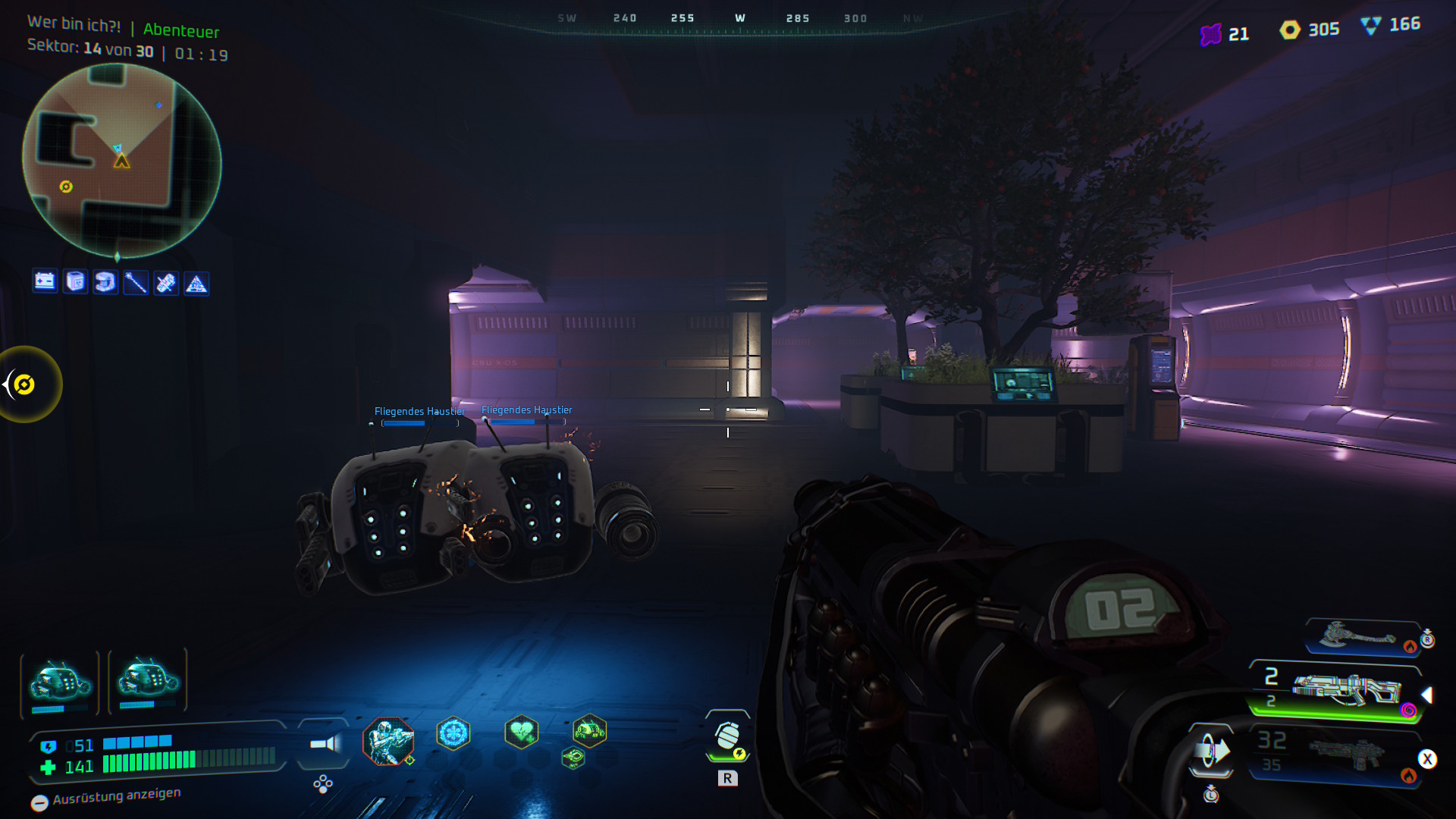1456x819 pixels.
Task: Select the battery item icon
Action: [45, 281]
